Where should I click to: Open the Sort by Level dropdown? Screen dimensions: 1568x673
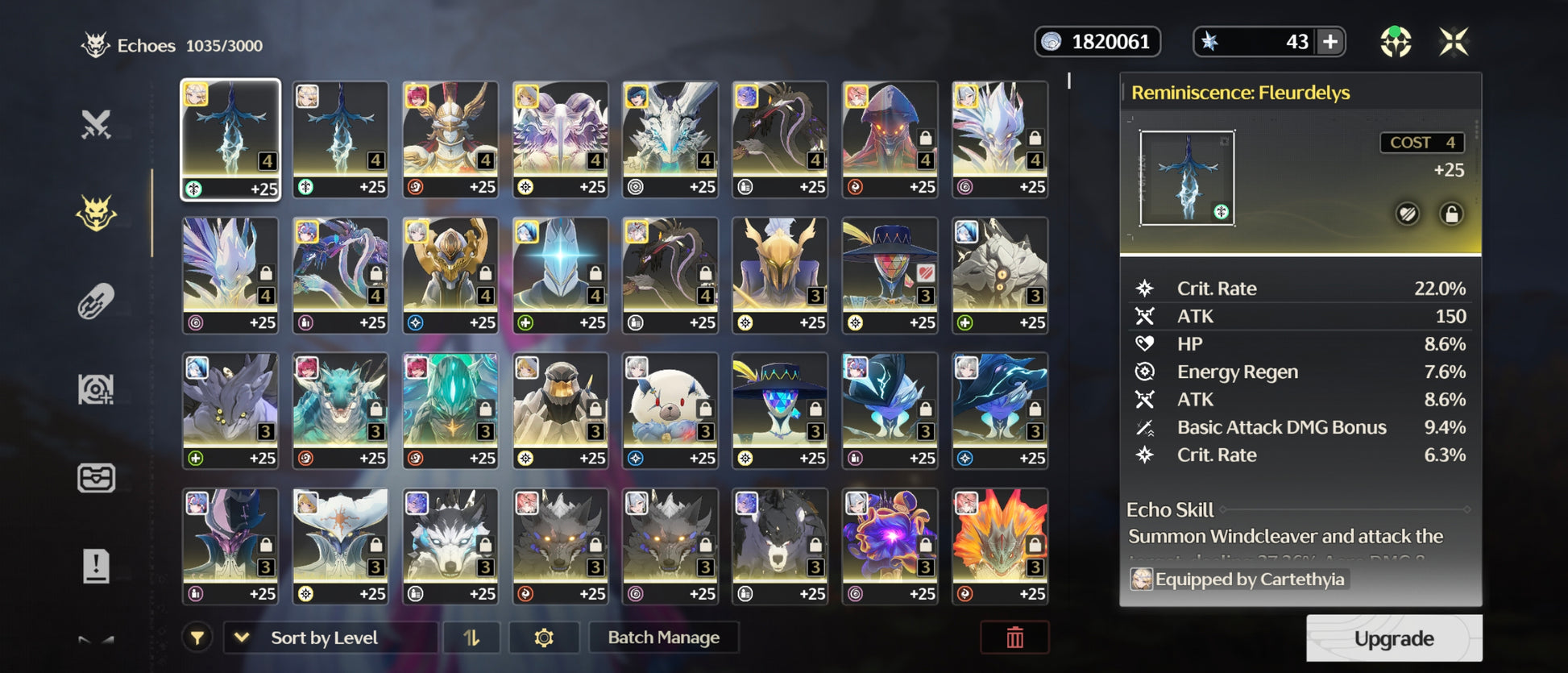[330, 638]
